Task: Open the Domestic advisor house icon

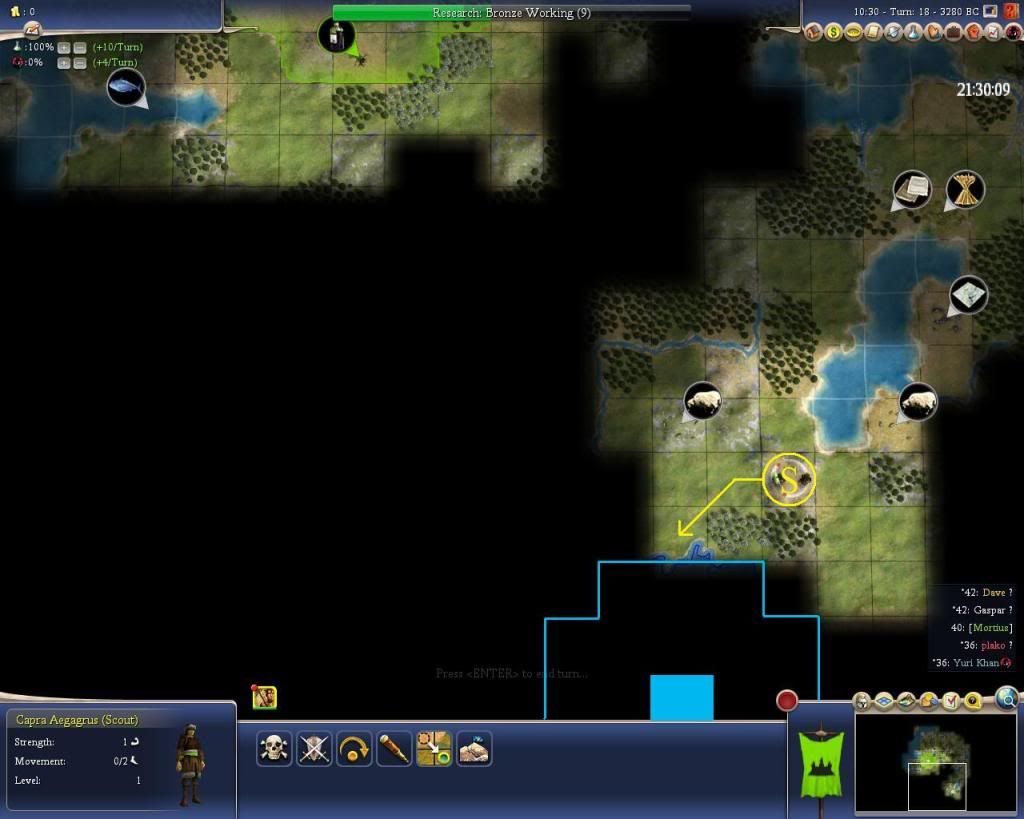Action: point(812,32)
